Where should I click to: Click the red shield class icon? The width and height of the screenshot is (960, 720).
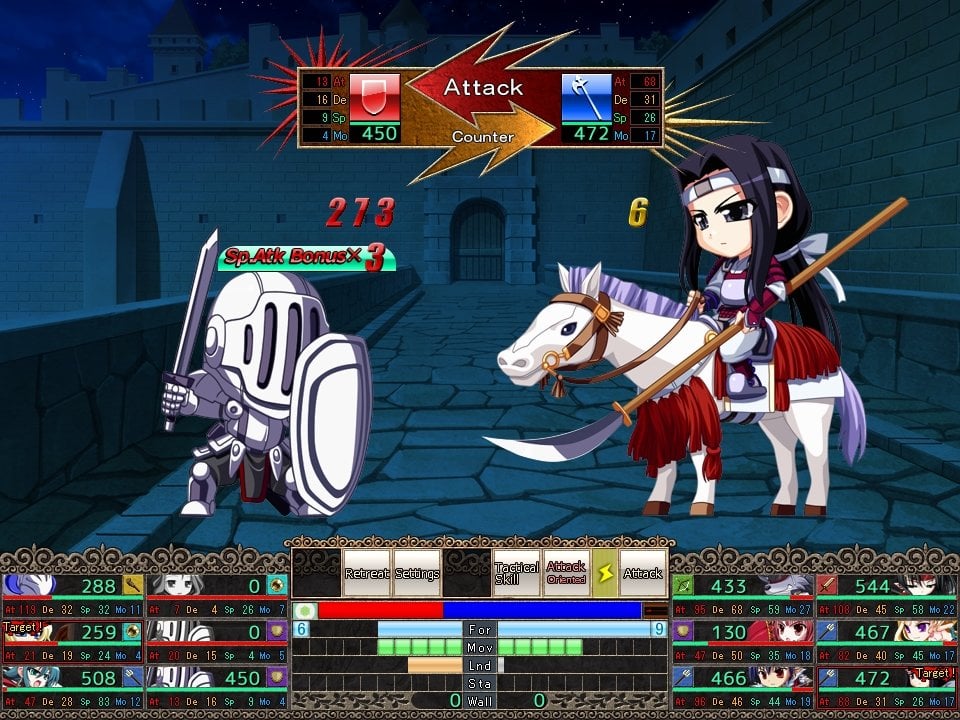click(375, 98)
